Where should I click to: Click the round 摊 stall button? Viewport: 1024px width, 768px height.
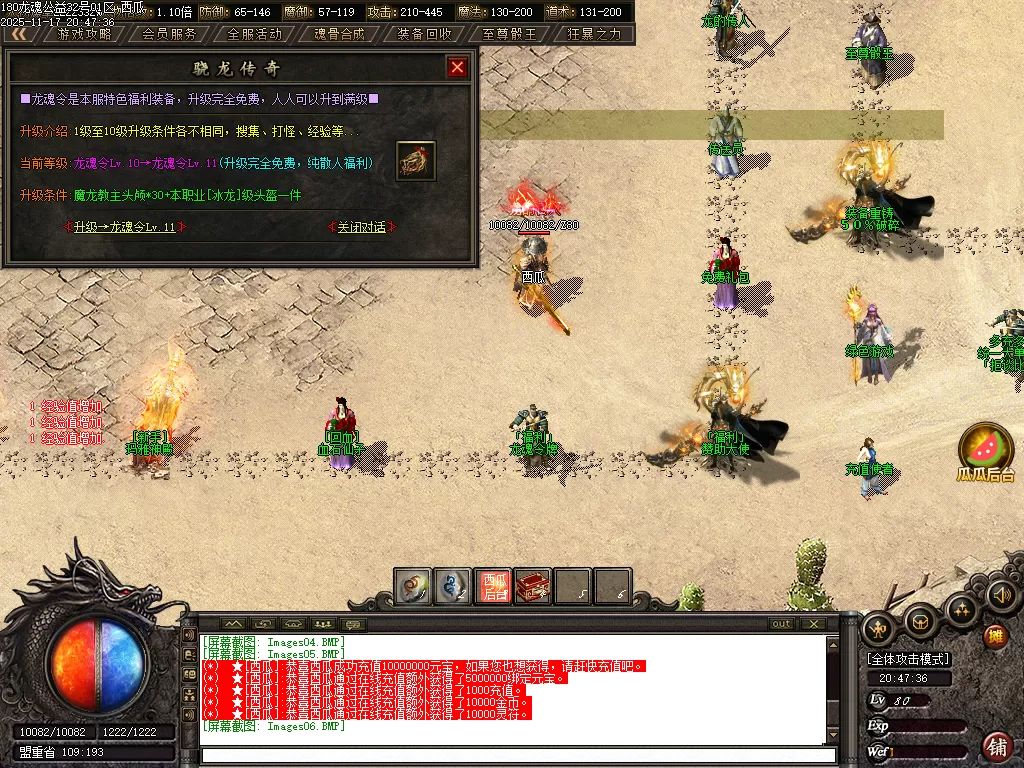(995, 637)
